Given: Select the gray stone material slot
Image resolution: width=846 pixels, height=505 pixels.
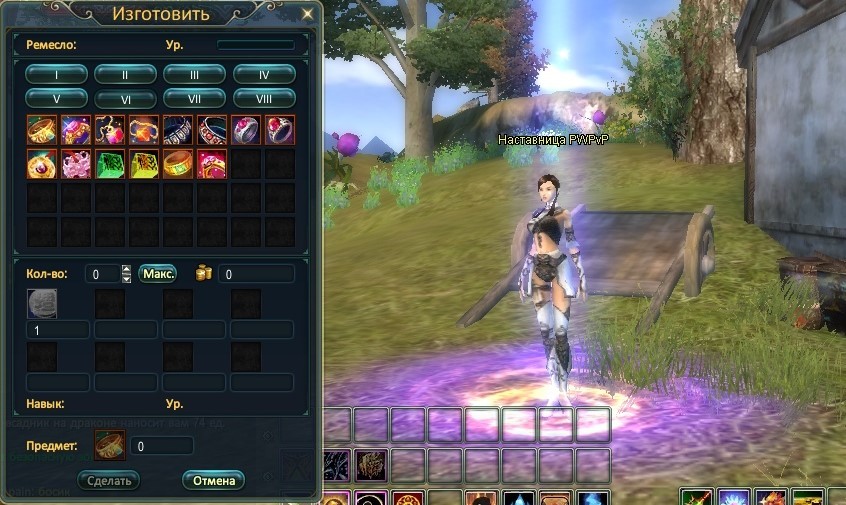Looking at the screenshot, I should pyautogui.click(x=42, y=303).
